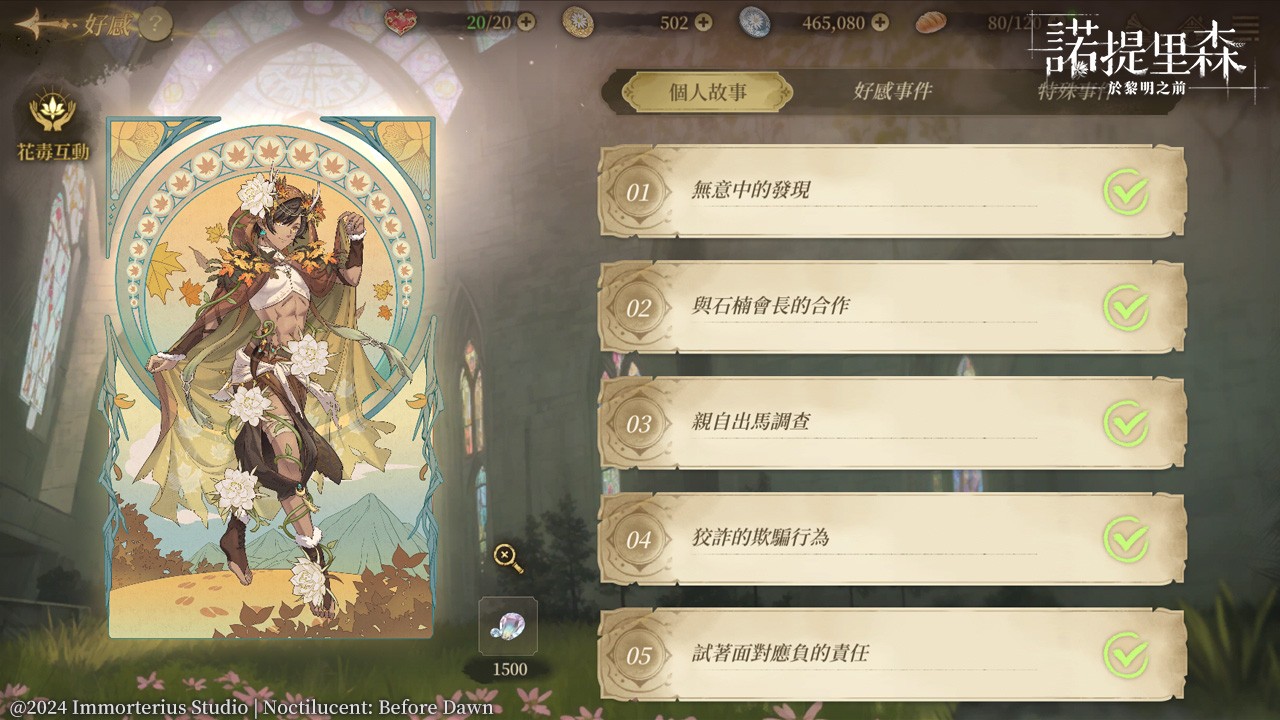Add silver currency with the 465,080 plus button
Image resolution: width=1280 pixels, height=720 pixels.
point(880,22)
